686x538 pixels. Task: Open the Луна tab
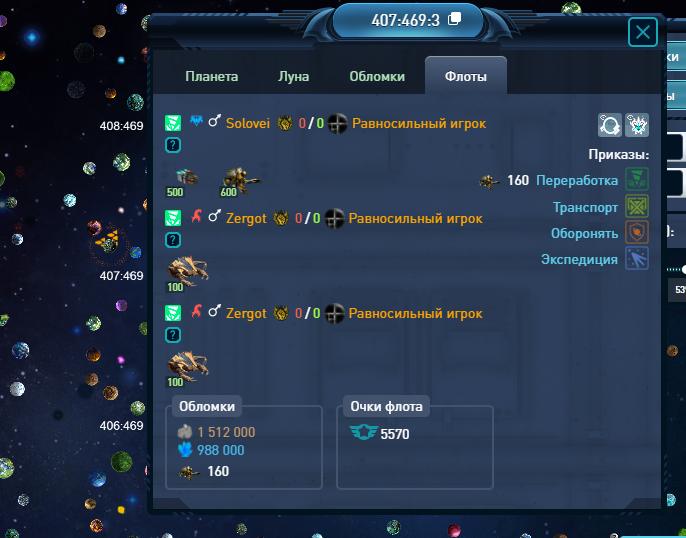[293, 76]
